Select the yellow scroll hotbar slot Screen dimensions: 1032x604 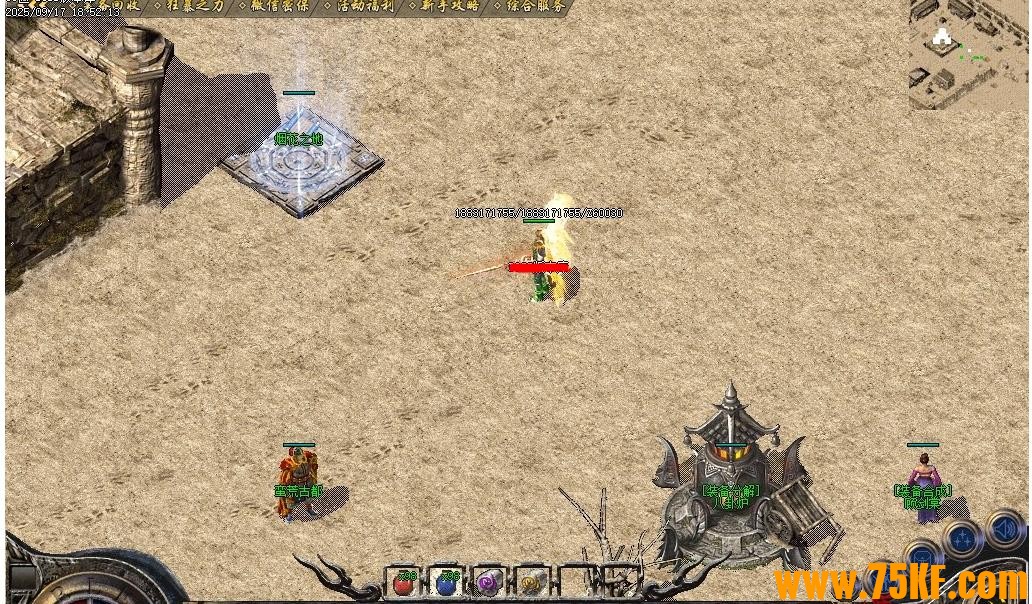coord(531,582)
